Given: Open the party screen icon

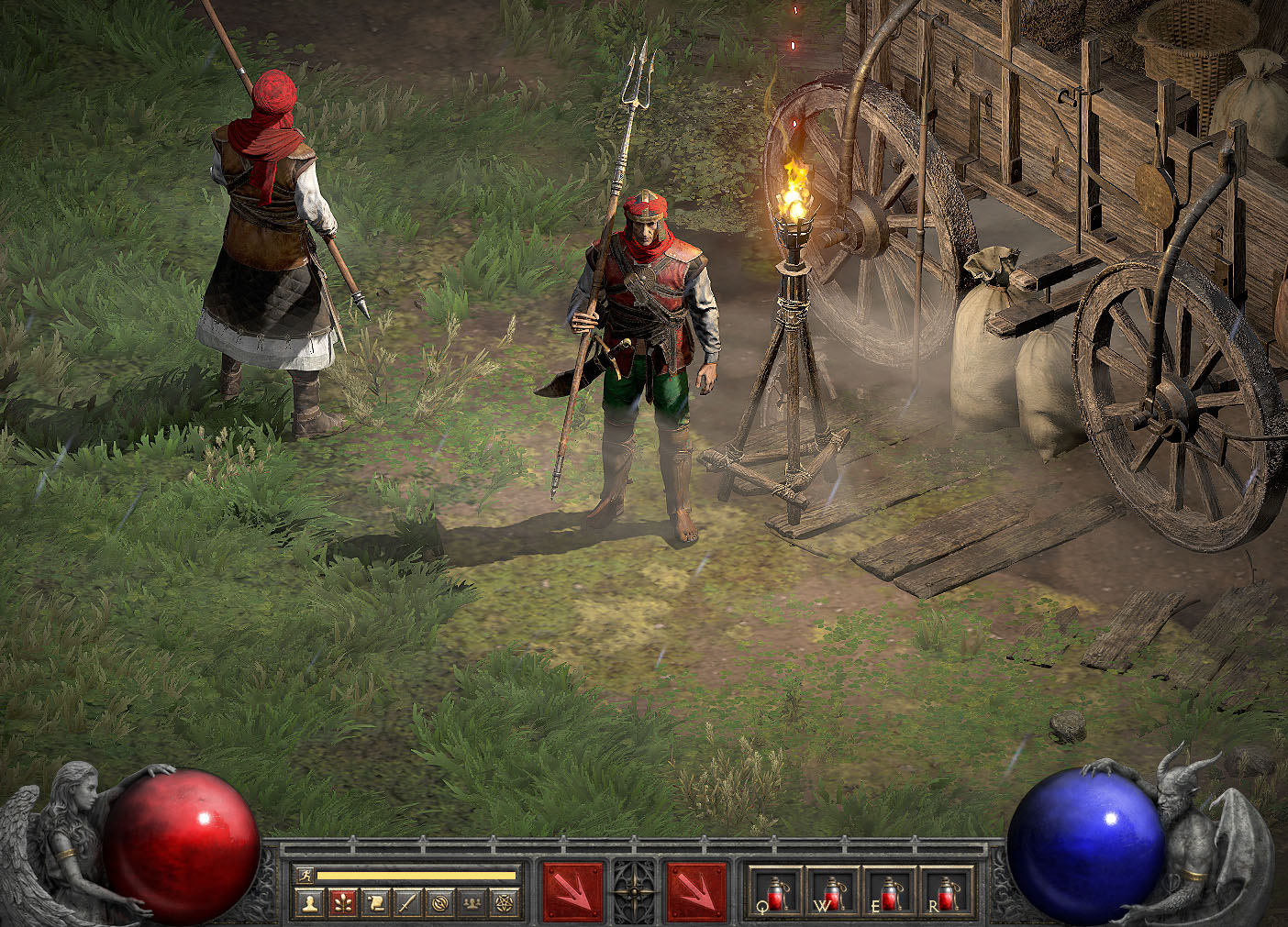Looking at the screenshot, I should tap(472, 903).
